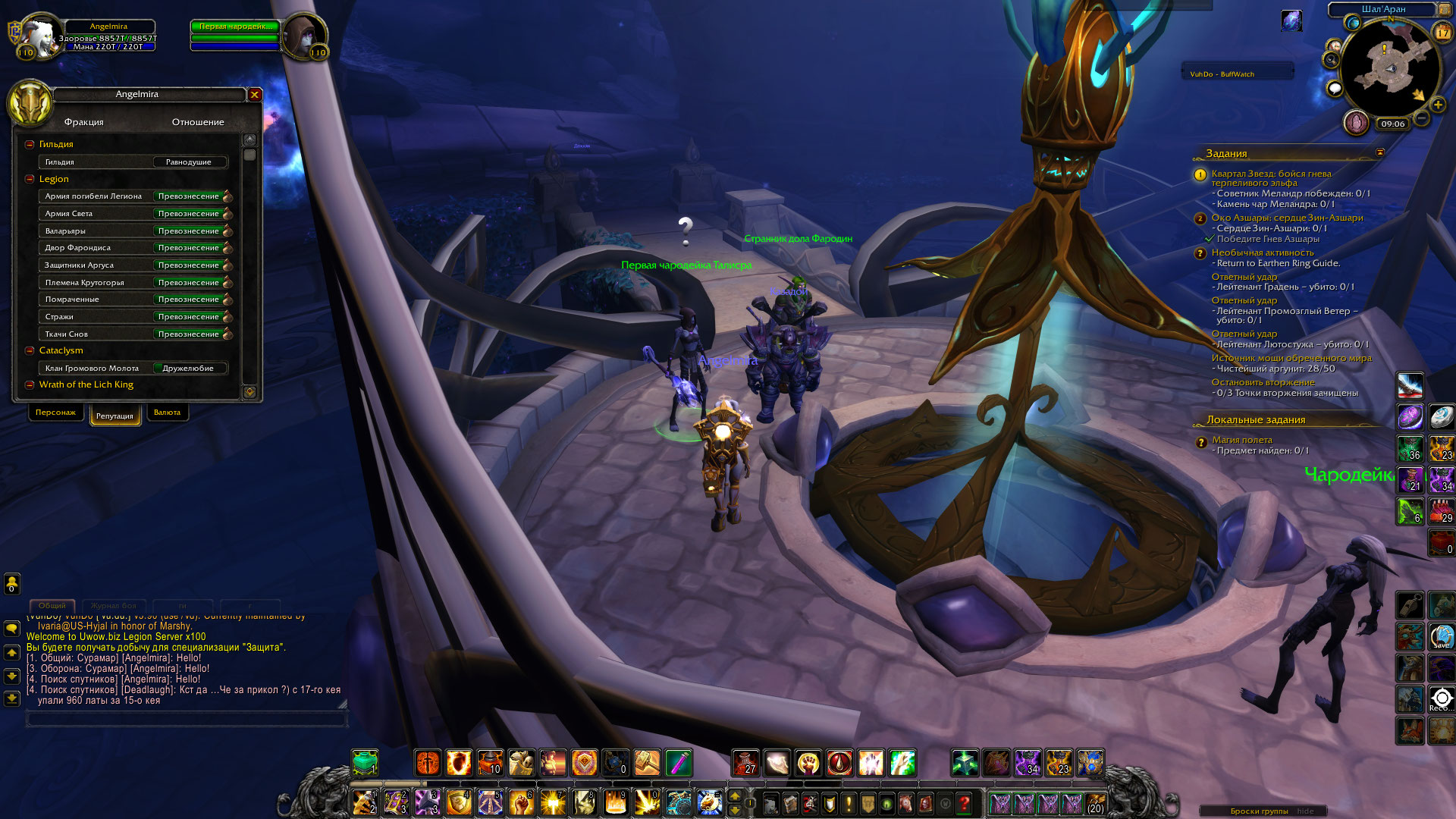Click the Шал'Аран minimap
Viewport: 1456px width, 819px height.
1391,68
